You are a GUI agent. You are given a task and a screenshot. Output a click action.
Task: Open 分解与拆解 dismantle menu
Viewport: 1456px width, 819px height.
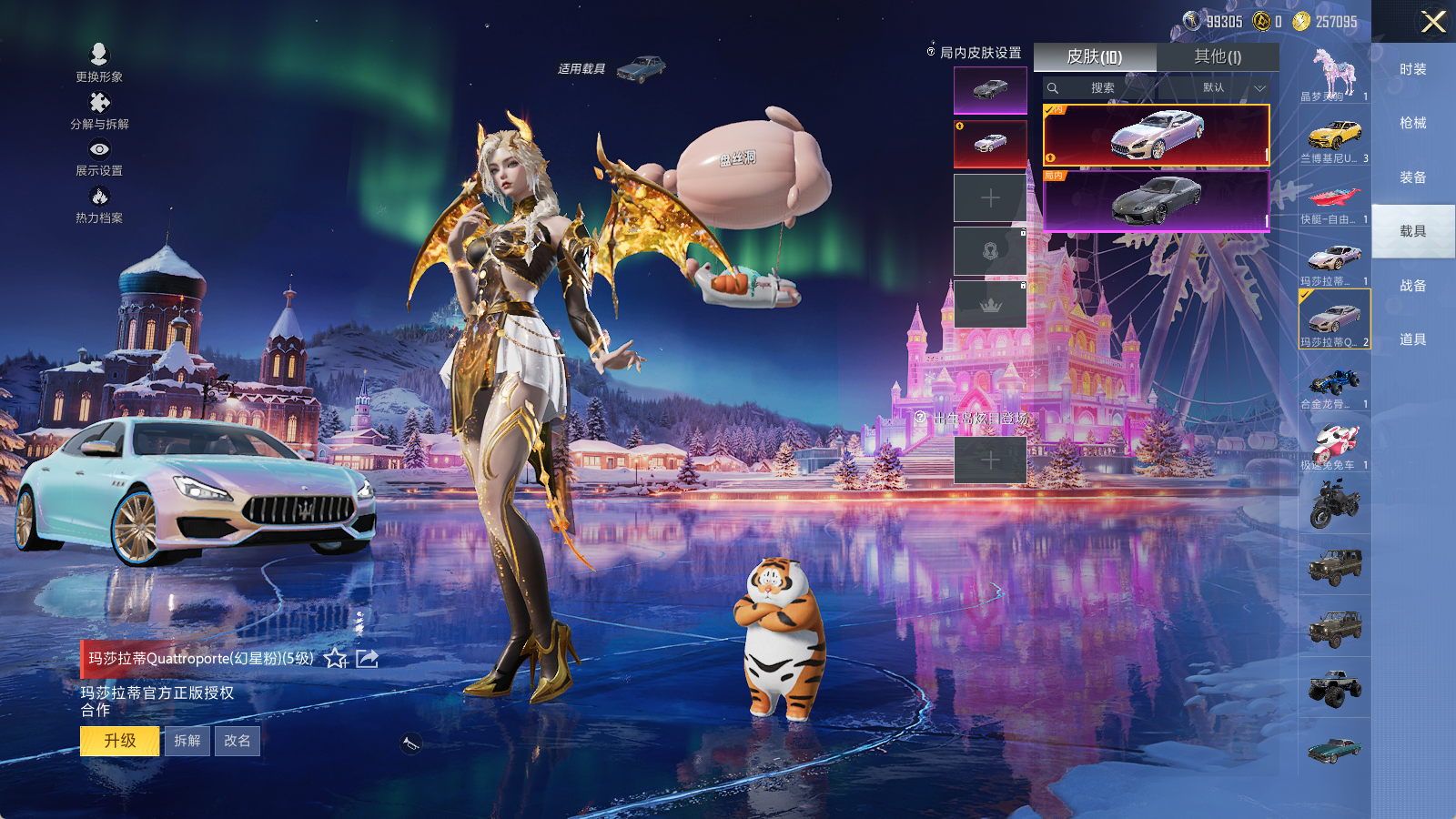click(99, 110)
